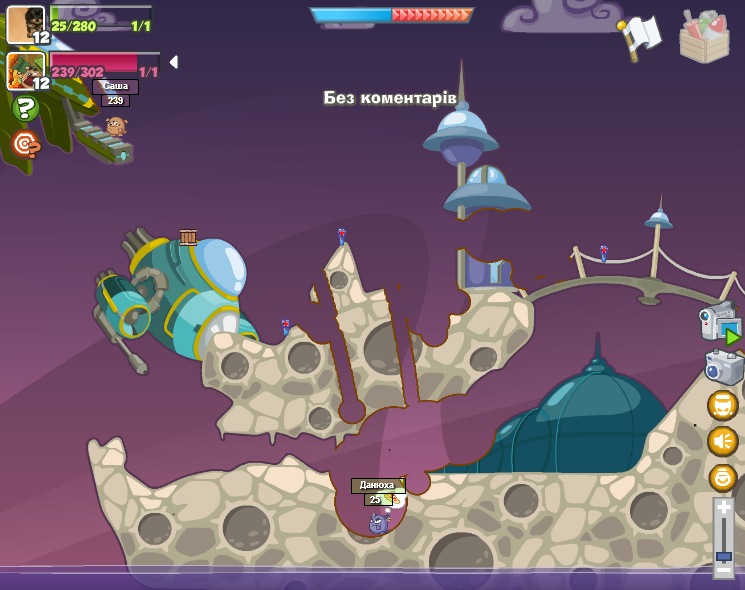Click the round orange smiley button
This screenshot has width=745, height=590.
click(x=722, y=477)
